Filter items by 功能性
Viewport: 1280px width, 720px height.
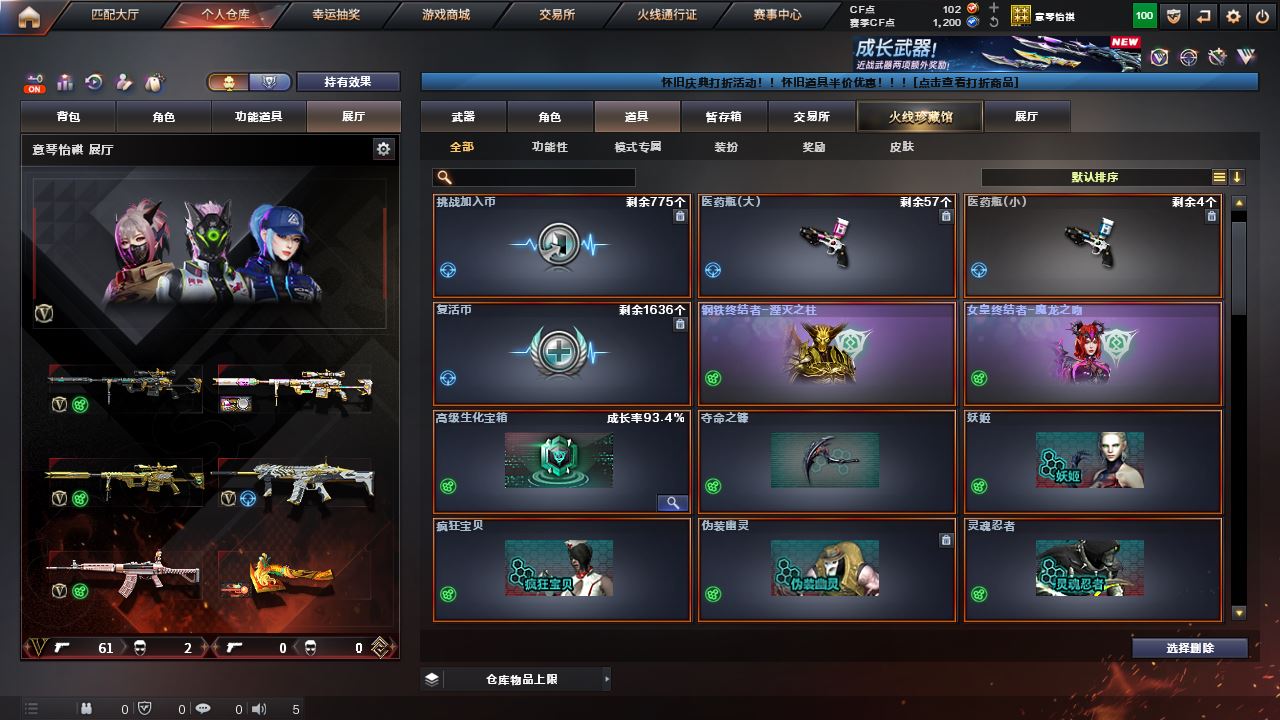click(549, 147)
